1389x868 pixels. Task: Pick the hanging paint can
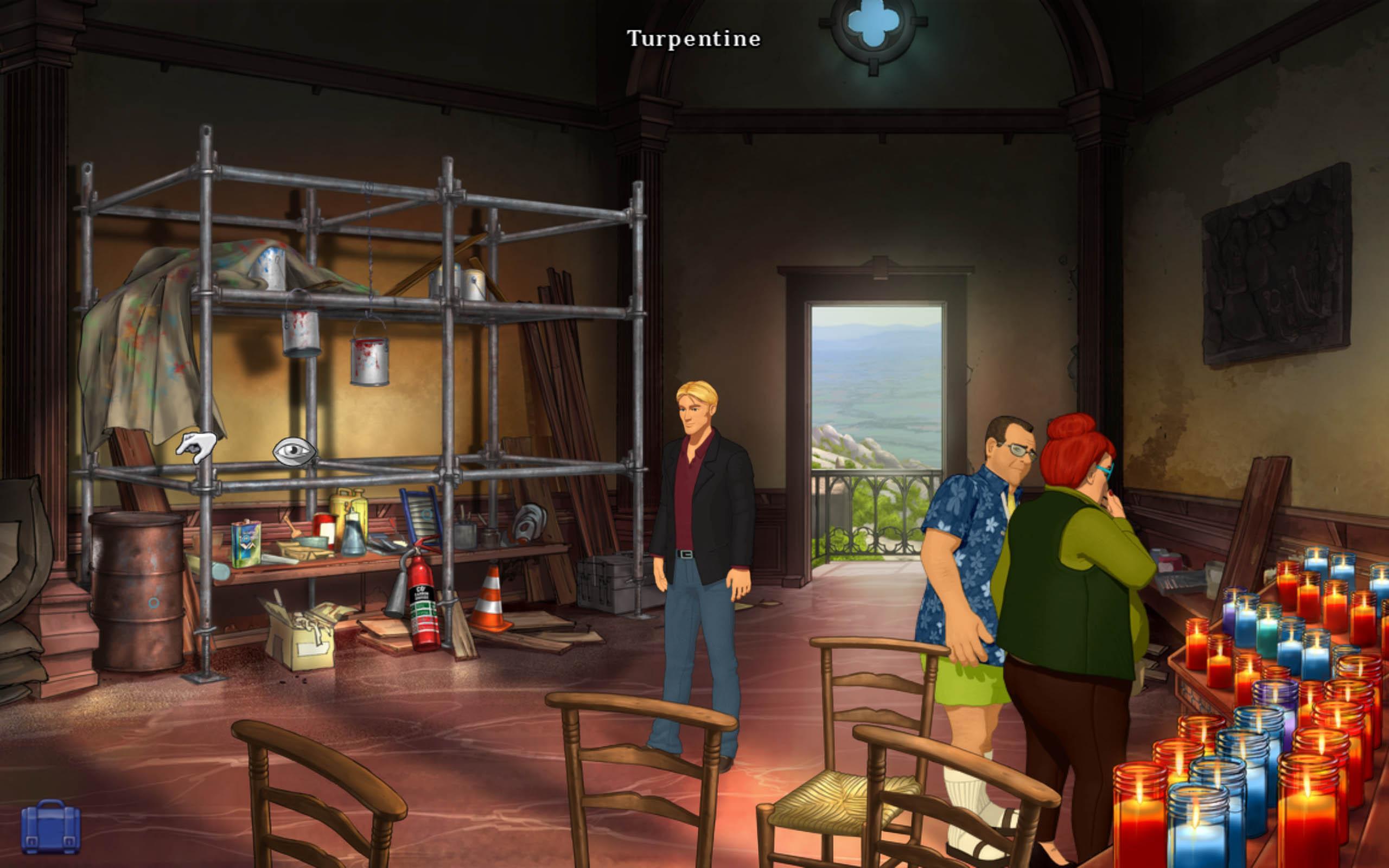coord(370,362)
